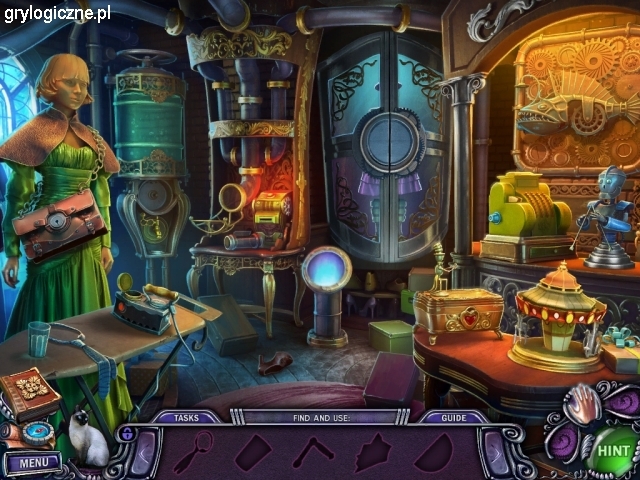Open the Tasks tab

tap(185, 418)
